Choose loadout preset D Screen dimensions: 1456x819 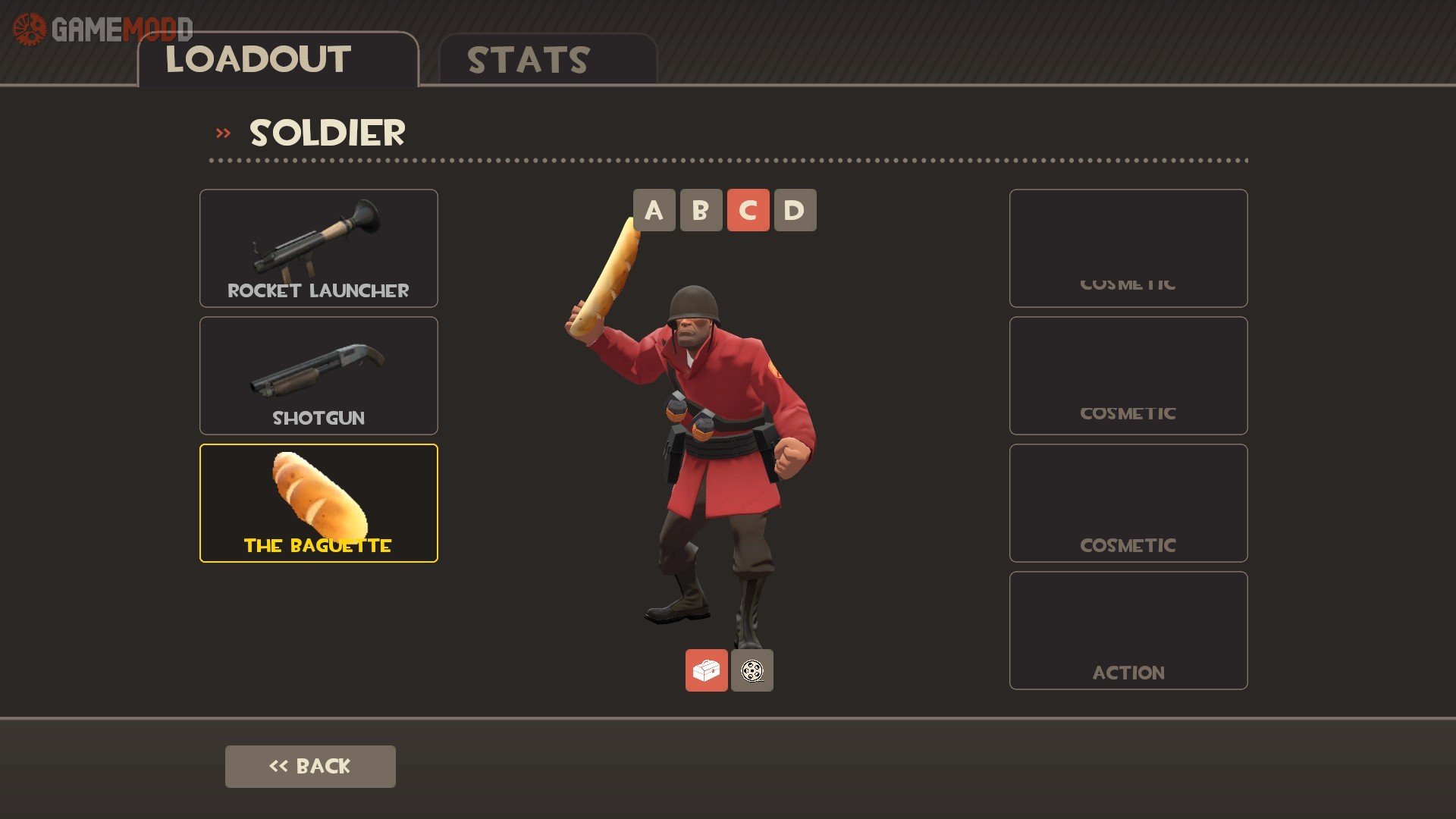pos(795,210)
